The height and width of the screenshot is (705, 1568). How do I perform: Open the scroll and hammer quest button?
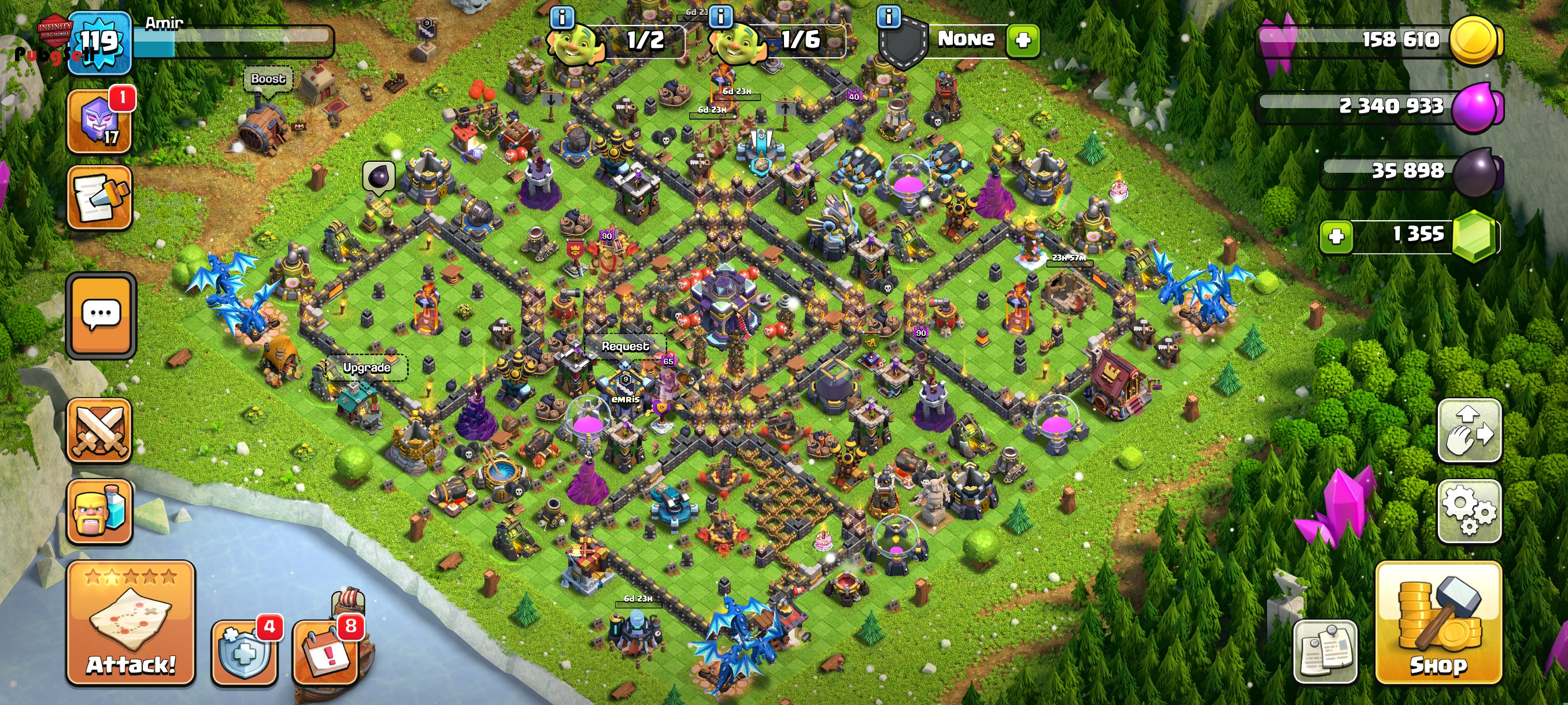point(100,198)
